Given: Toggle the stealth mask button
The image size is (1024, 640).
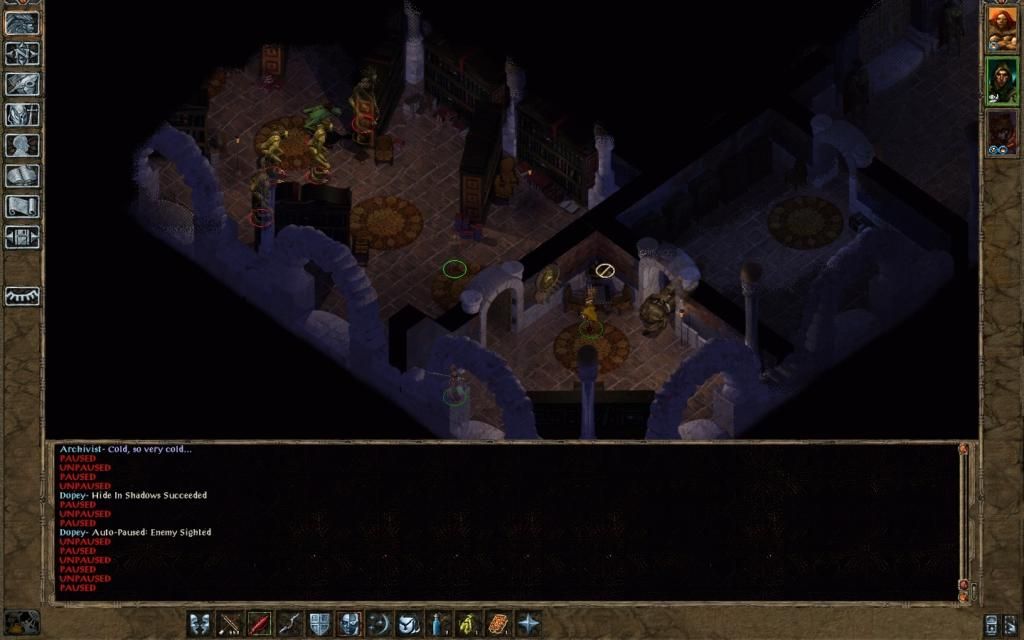Looking at the screenshot, I should click(349, 624).
